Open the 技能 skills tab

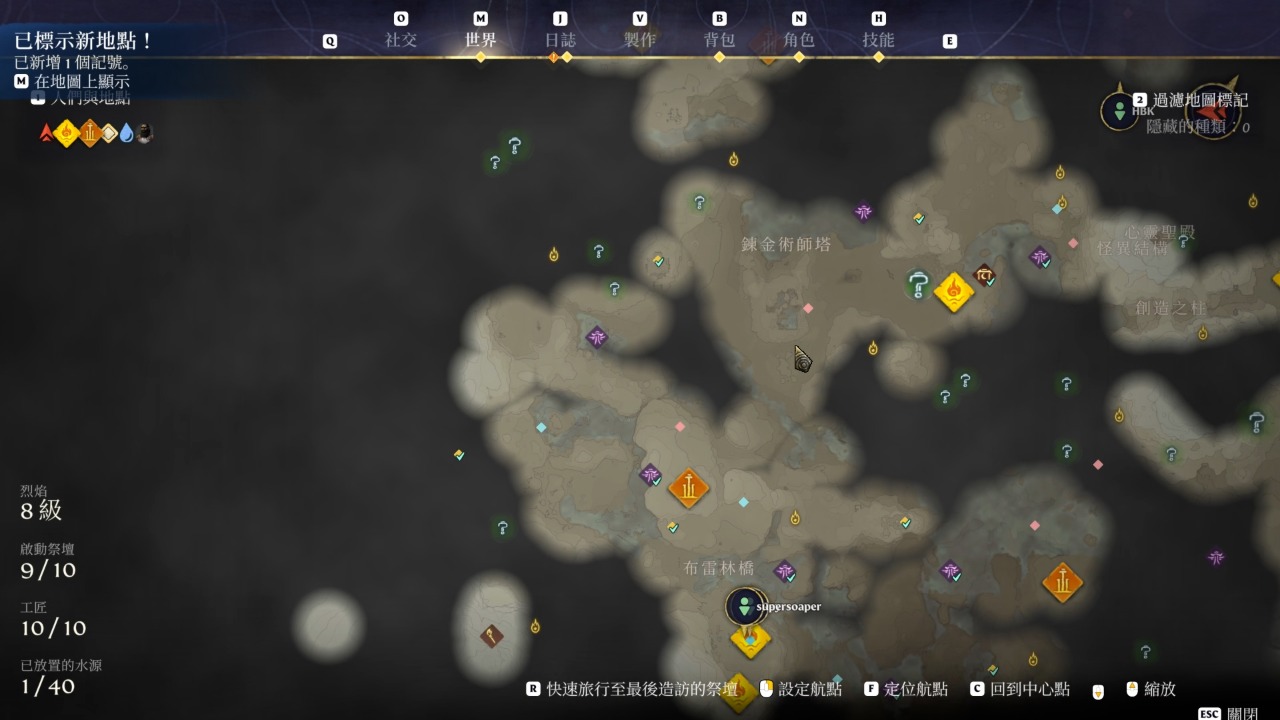pos(878,41)
